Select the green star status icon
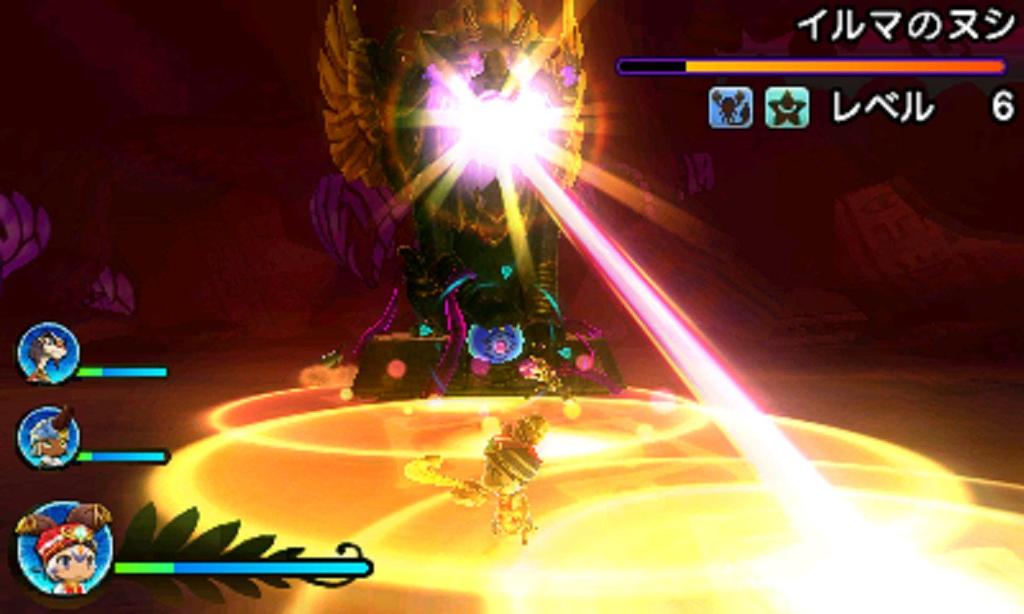 pos(787,108)
